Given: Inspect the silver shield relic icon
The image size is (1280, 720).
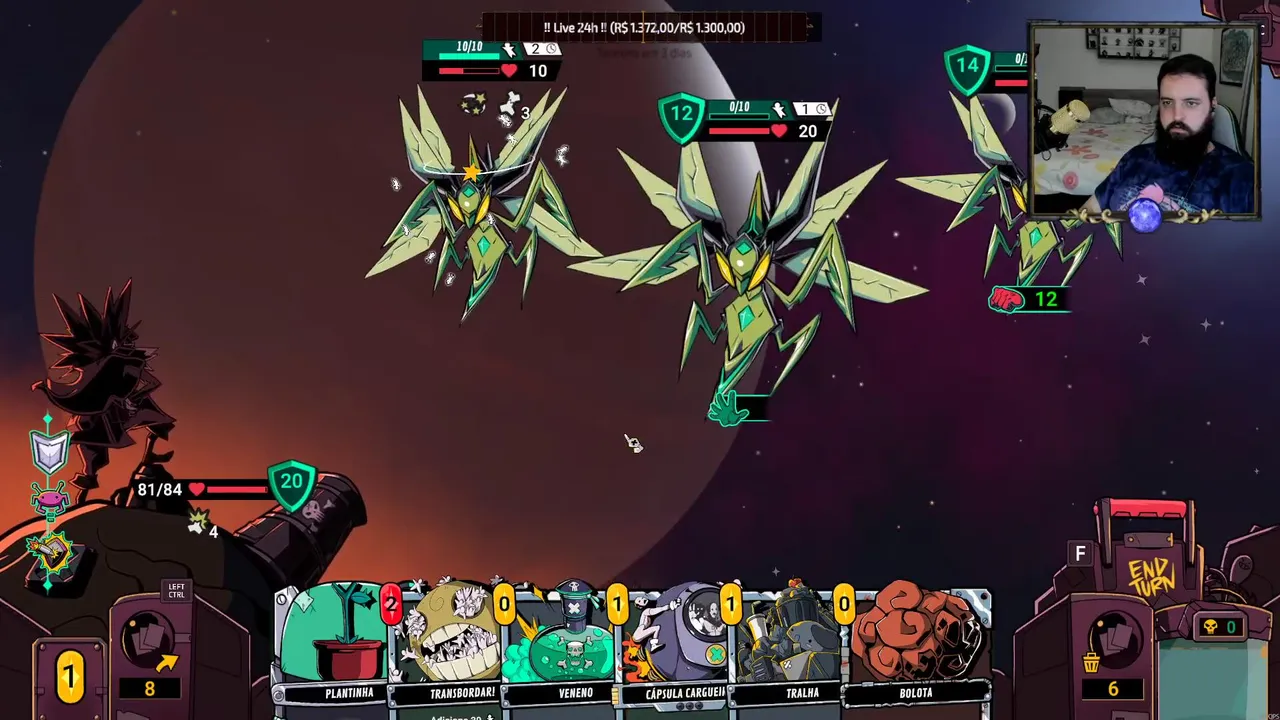Looking at the screenshot, I should (x=50, y=451).
